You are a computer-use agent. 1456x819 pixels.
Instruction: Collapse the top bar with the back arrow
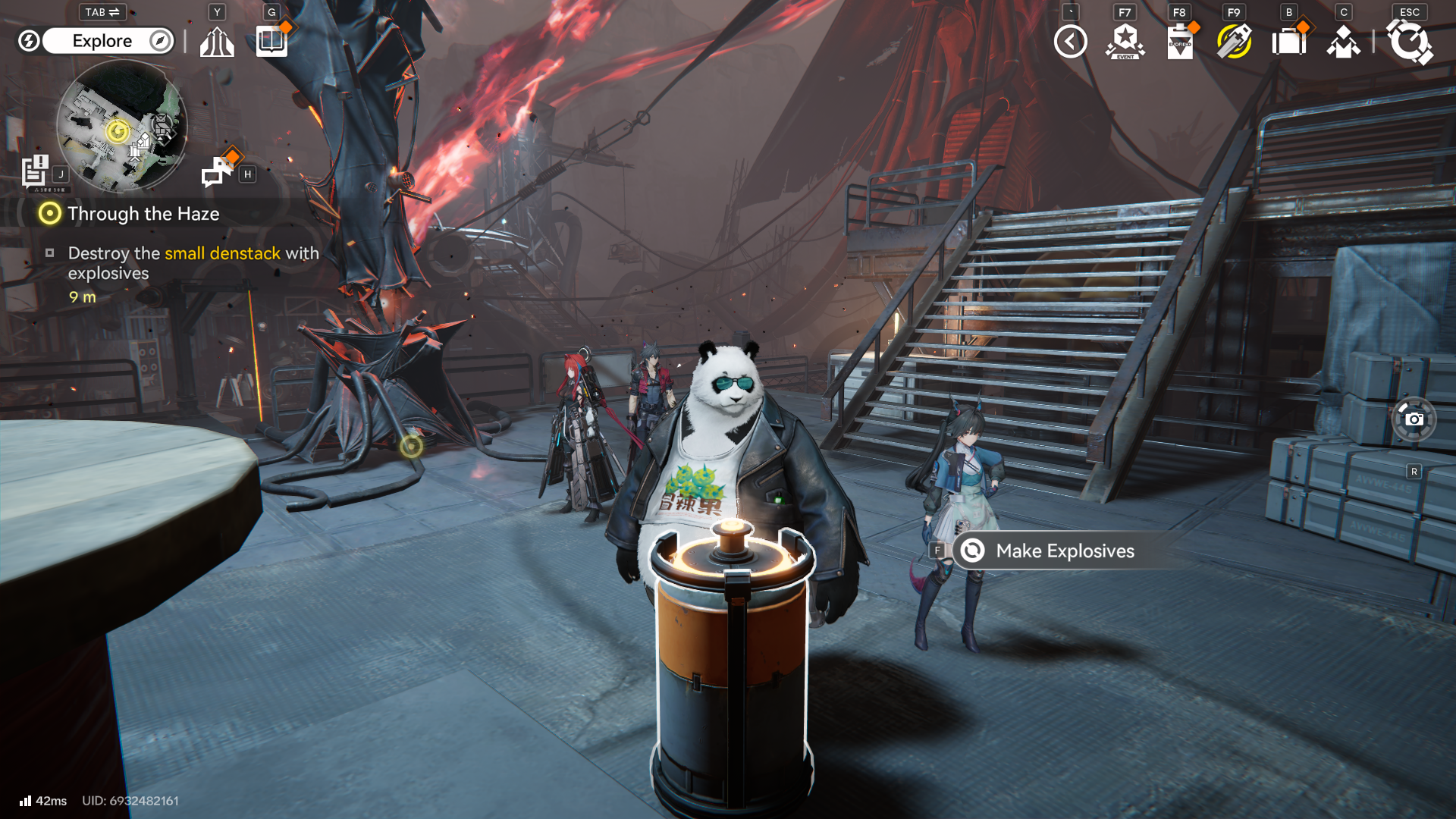pyautogui.click(x=1070, y=42)
